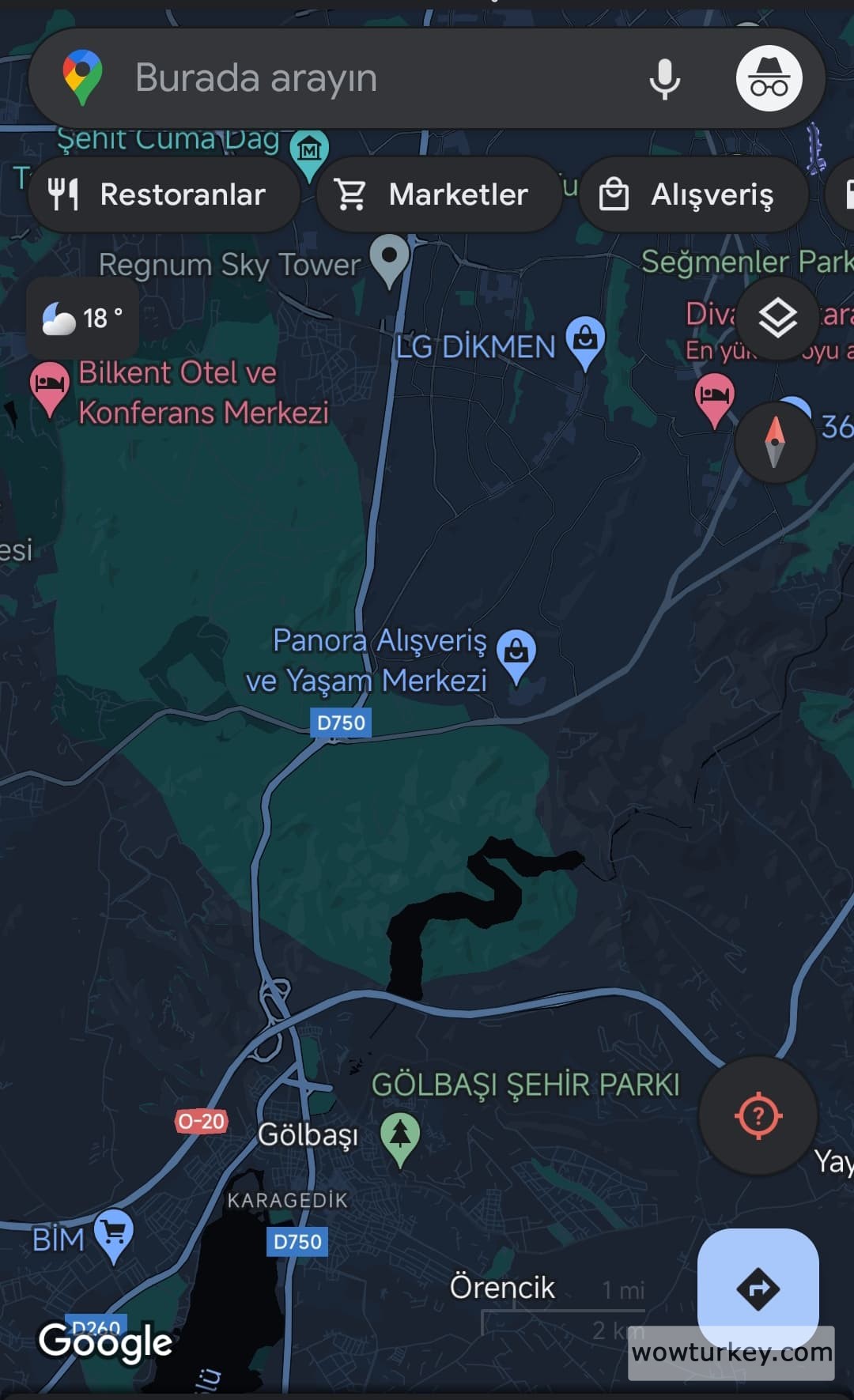Open the map layers button
Screen dimensions: 854x1400
click(x=777, y=319)
